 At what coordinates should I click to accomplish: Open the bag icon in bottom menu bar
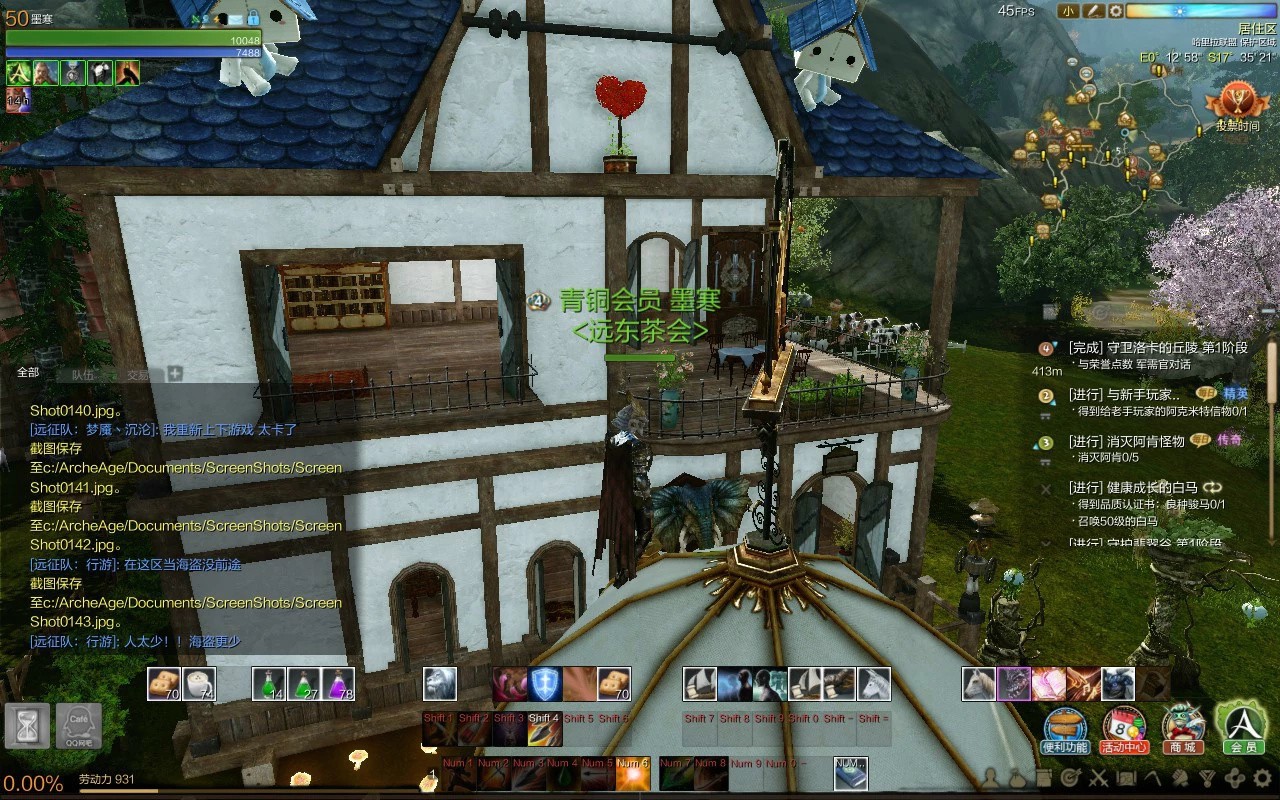pyautogui.click(x=1016, y=777)
